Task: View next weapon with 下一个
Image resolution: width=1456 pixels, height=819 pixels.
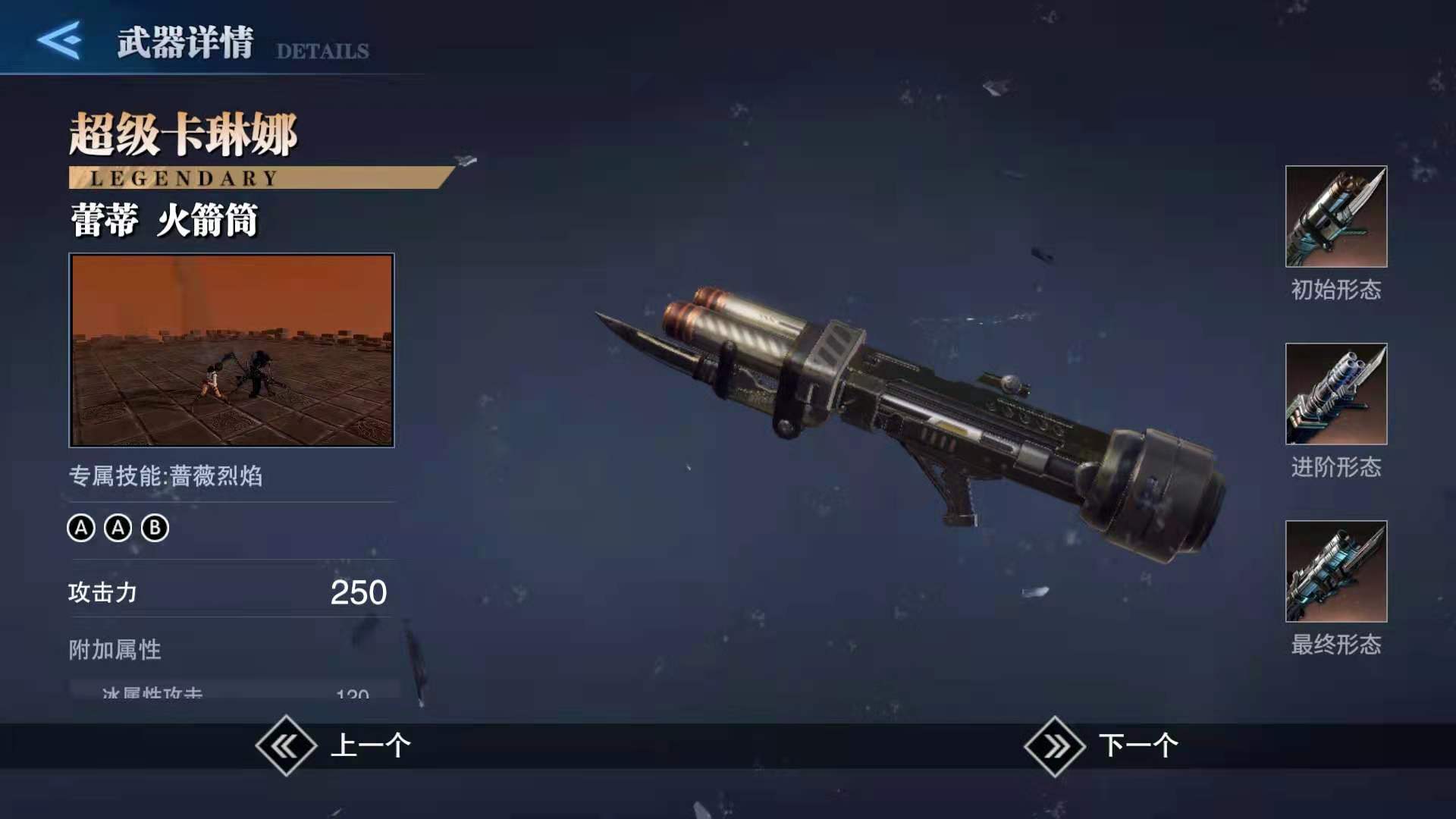Action: coord(1101,746)
